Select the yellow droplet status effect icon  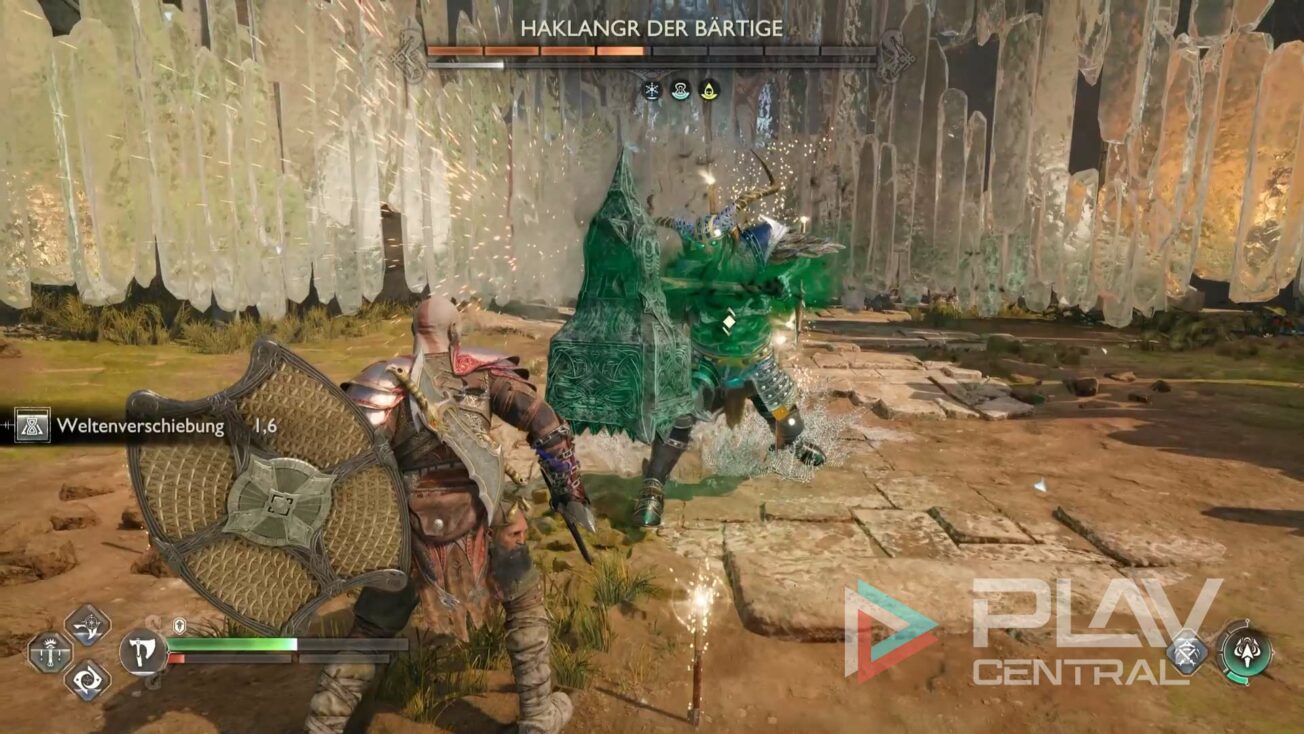pos(710,90)
